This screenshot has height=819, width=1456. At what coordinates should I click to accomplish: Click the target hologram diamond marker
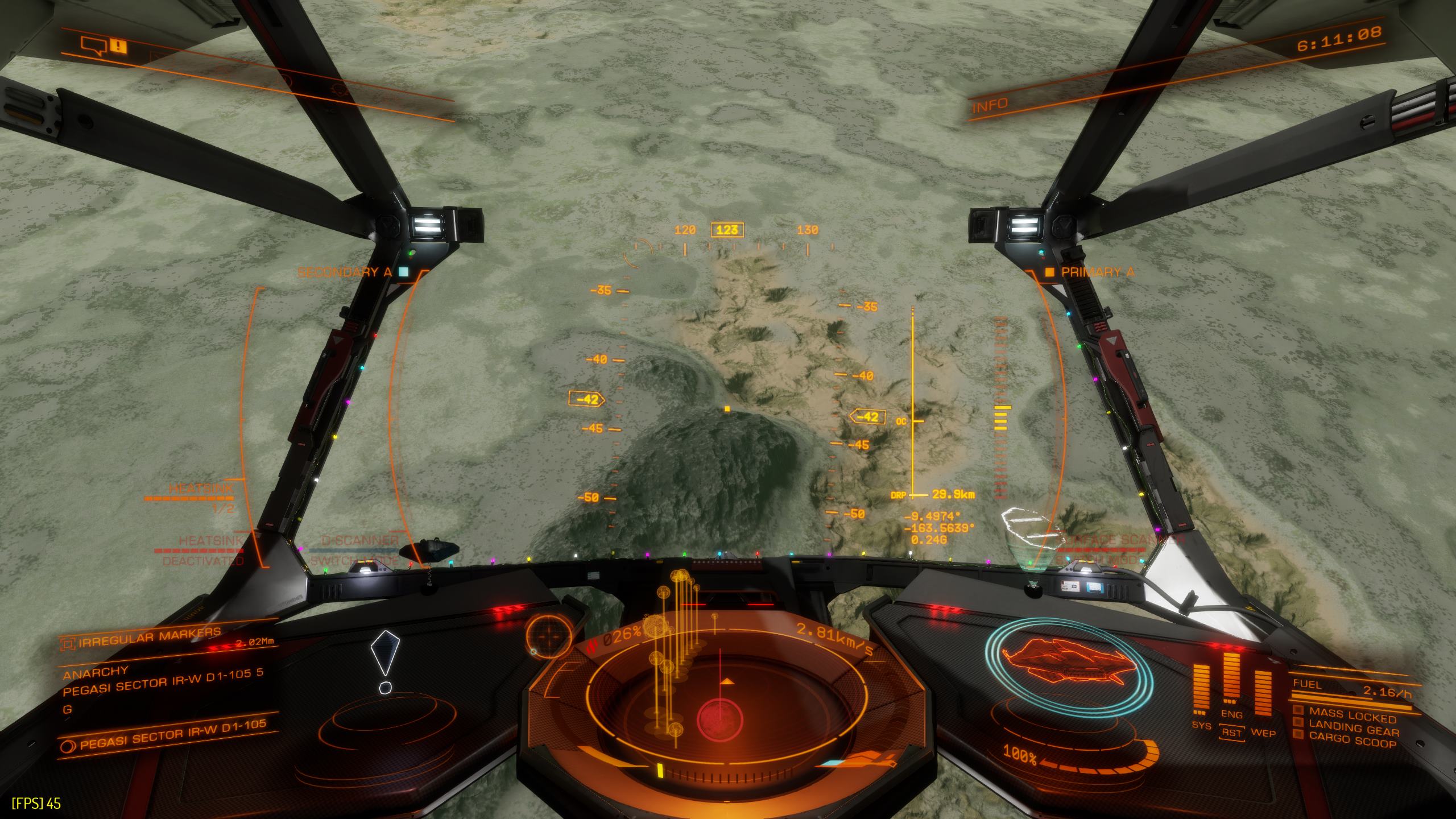(x=384, y=653)
